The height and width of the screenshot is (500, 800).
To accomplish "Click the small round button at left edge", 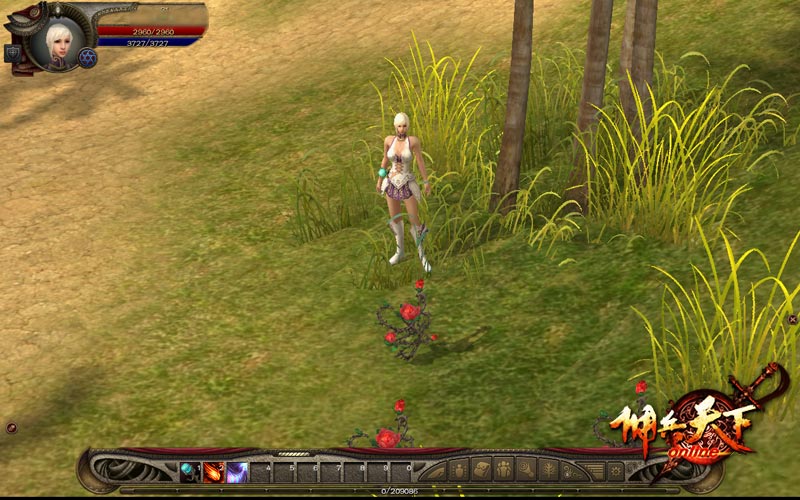I will [11, 428].
